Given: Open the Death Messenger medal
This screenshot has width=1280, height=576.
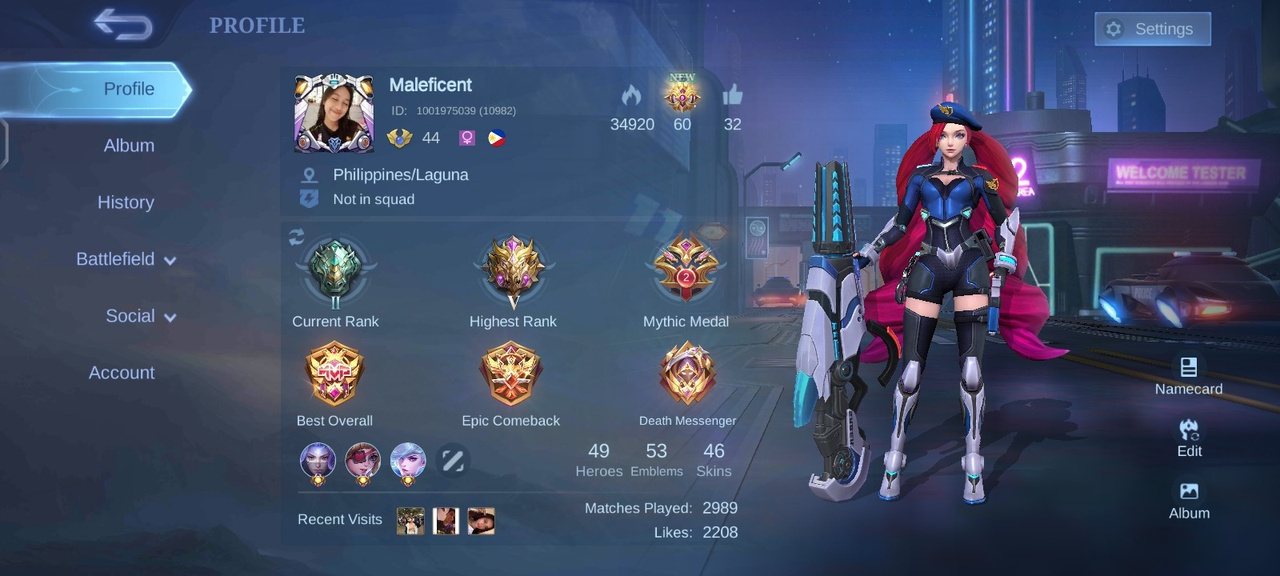Looking at the screenshot, I should pos(687,375).
